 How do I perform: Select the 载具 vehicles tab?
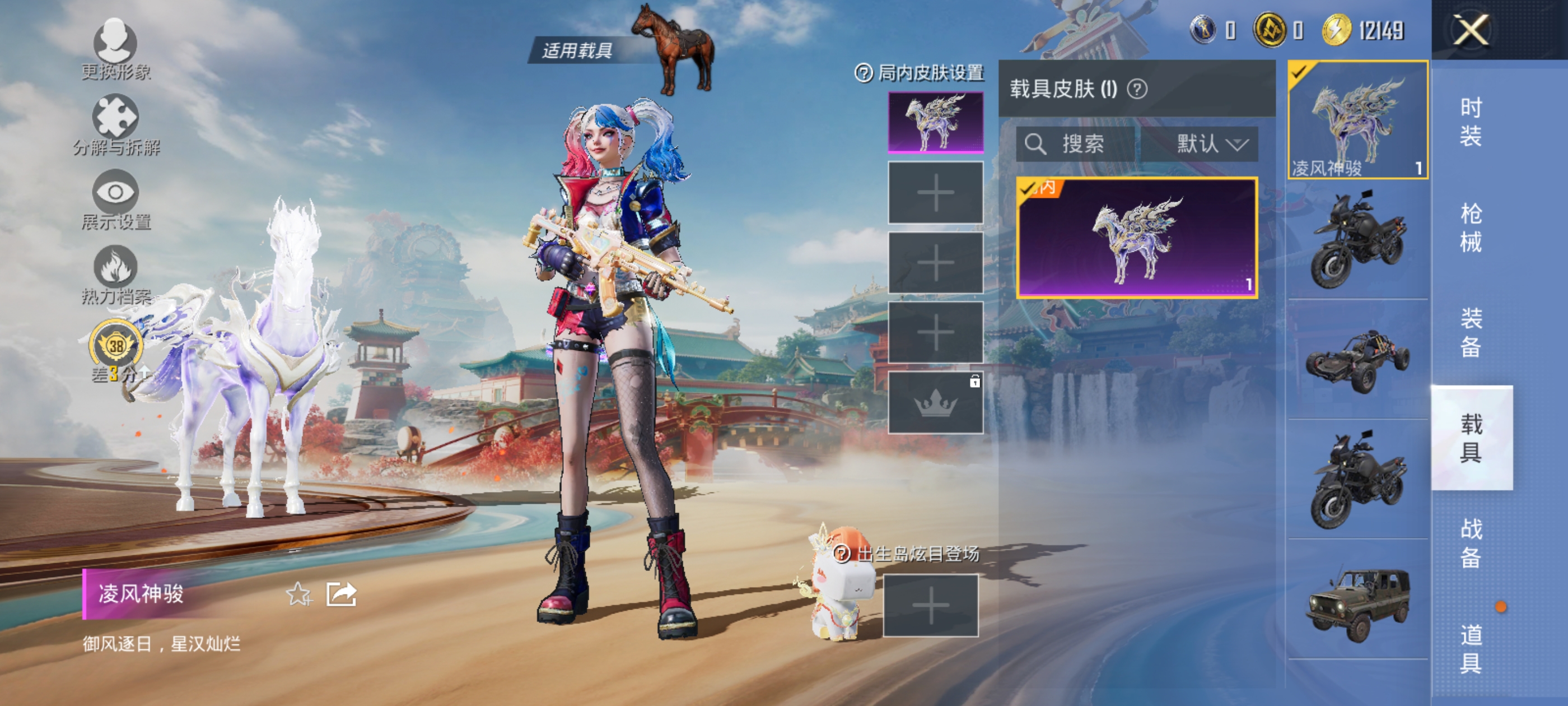point(1471,438)
